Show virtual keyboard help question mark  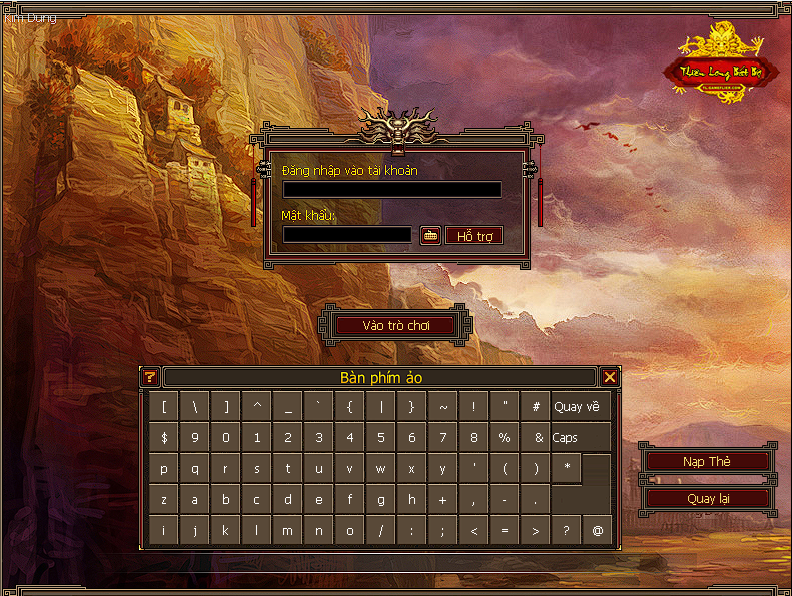(151, 377)
